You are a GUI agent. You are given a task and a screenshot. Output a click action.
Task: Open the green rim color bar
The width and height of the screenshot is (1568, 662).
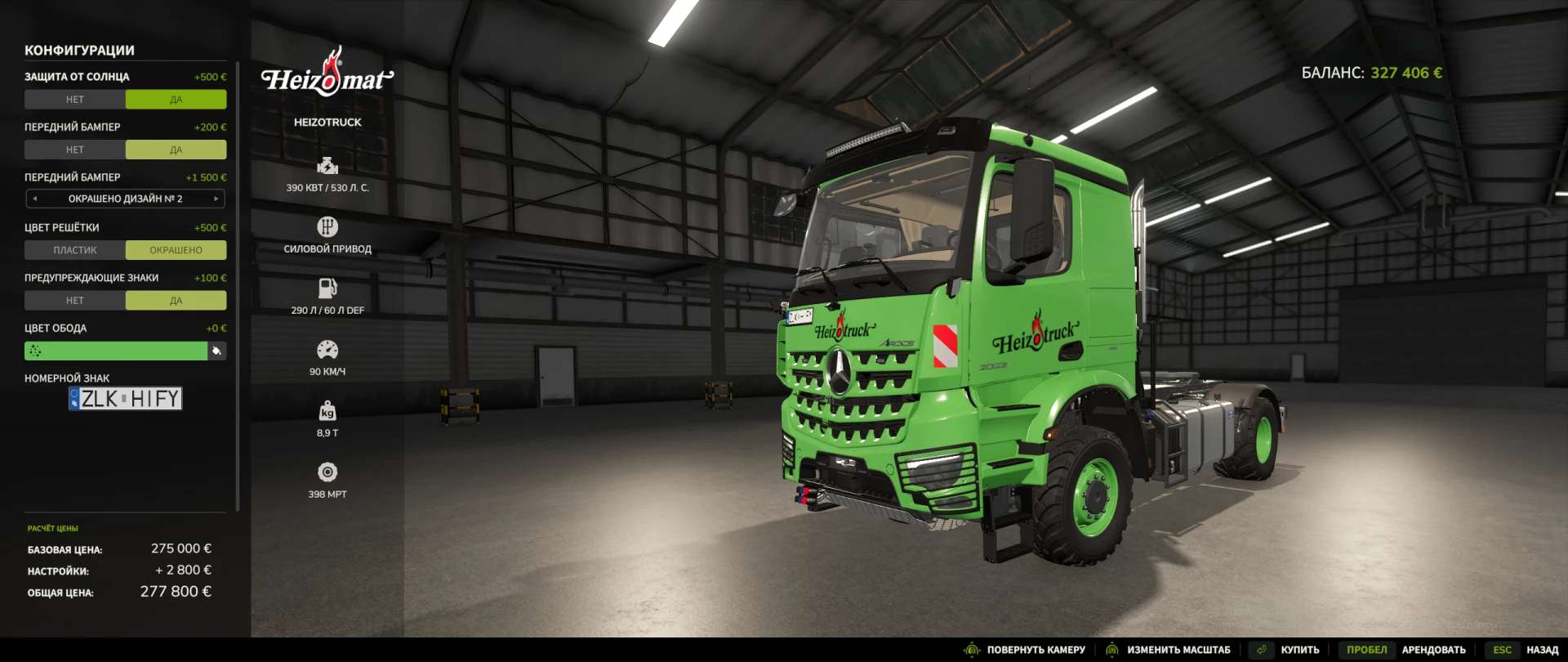115,351
